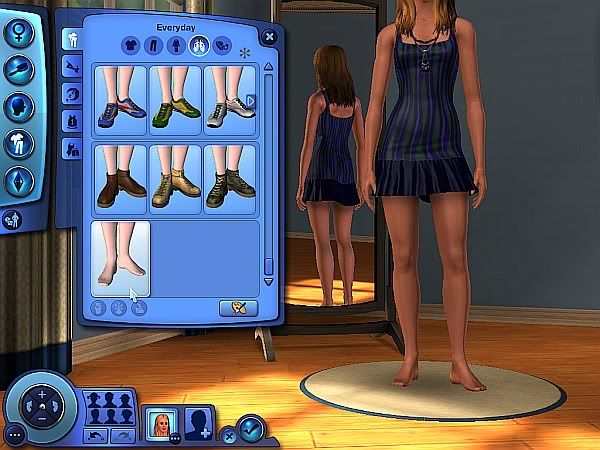The height and width of the screenshot is (450, 600).
Task: Accept the Sim with the checkmark button
Action: point(251,432)
